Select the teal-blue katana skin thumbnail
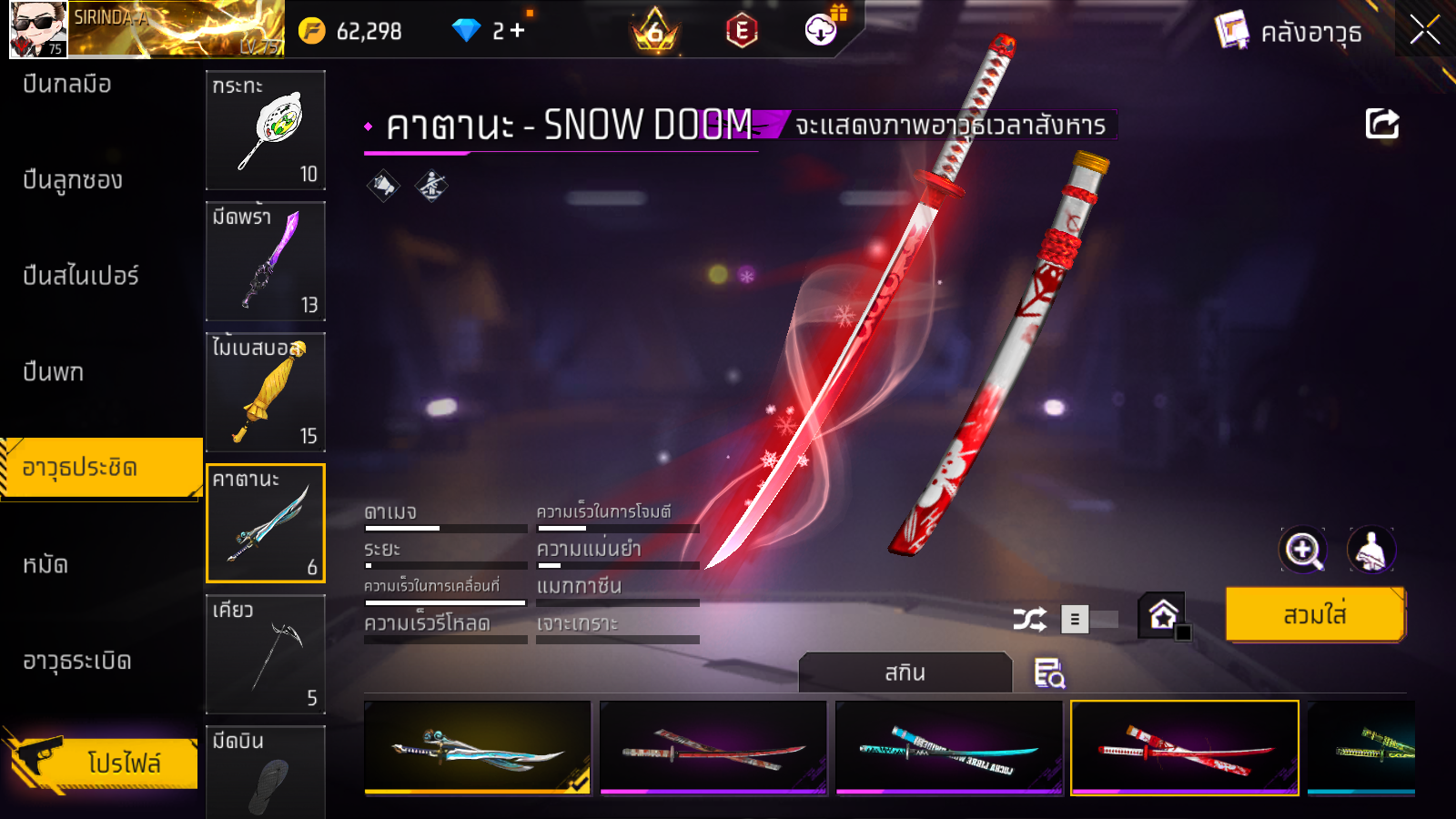Screen dimensions: 1456x819 948,748
